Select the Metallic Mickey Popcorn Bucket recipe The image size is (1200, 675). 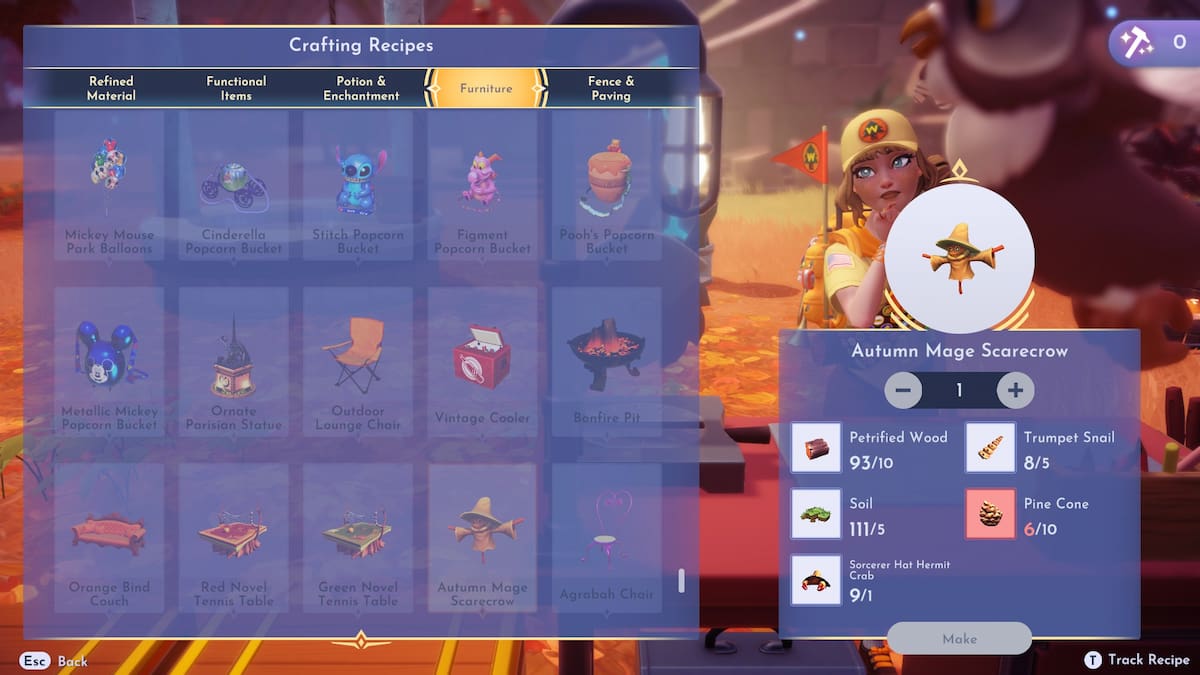[x=109, y=361]
